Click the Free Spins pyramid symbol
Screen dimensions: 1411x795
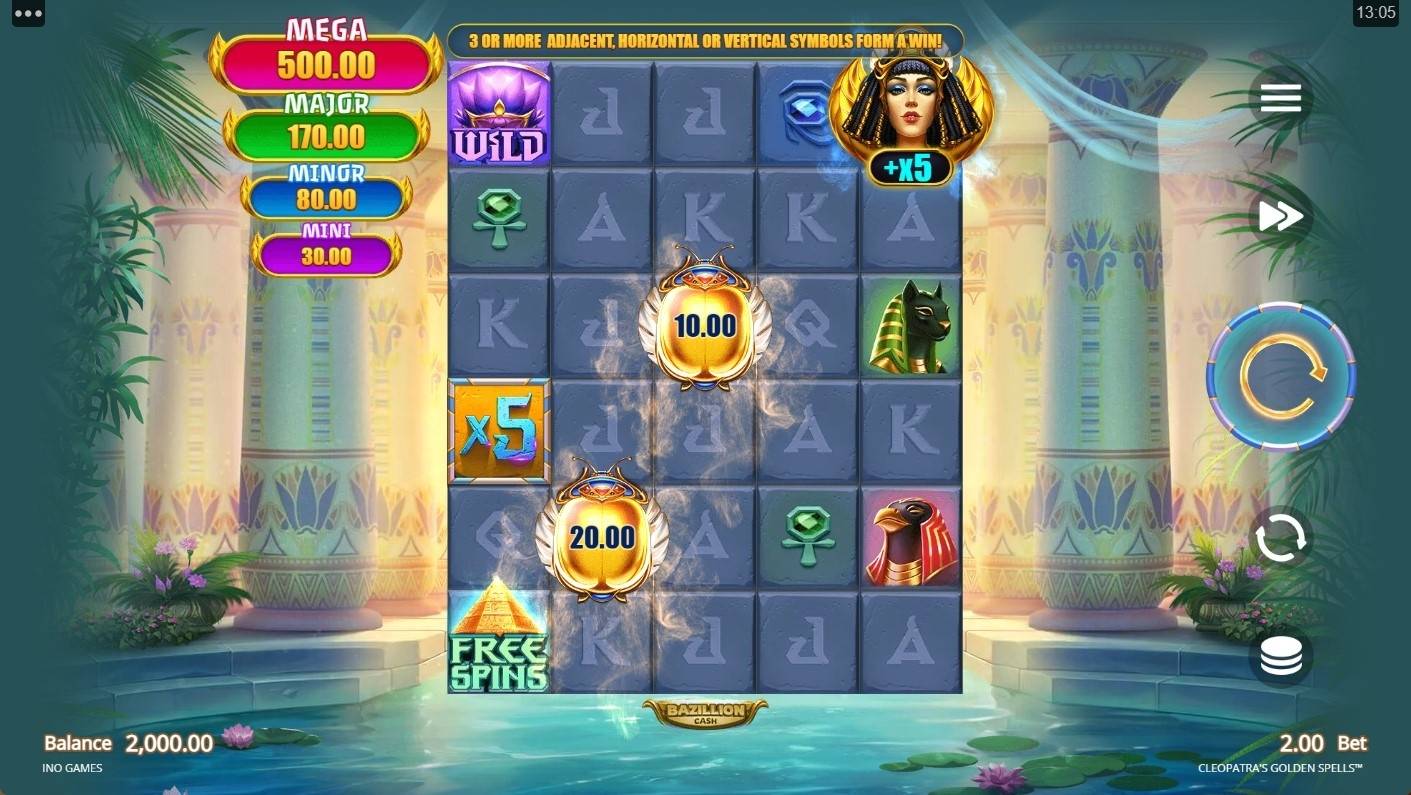(499, 645)
